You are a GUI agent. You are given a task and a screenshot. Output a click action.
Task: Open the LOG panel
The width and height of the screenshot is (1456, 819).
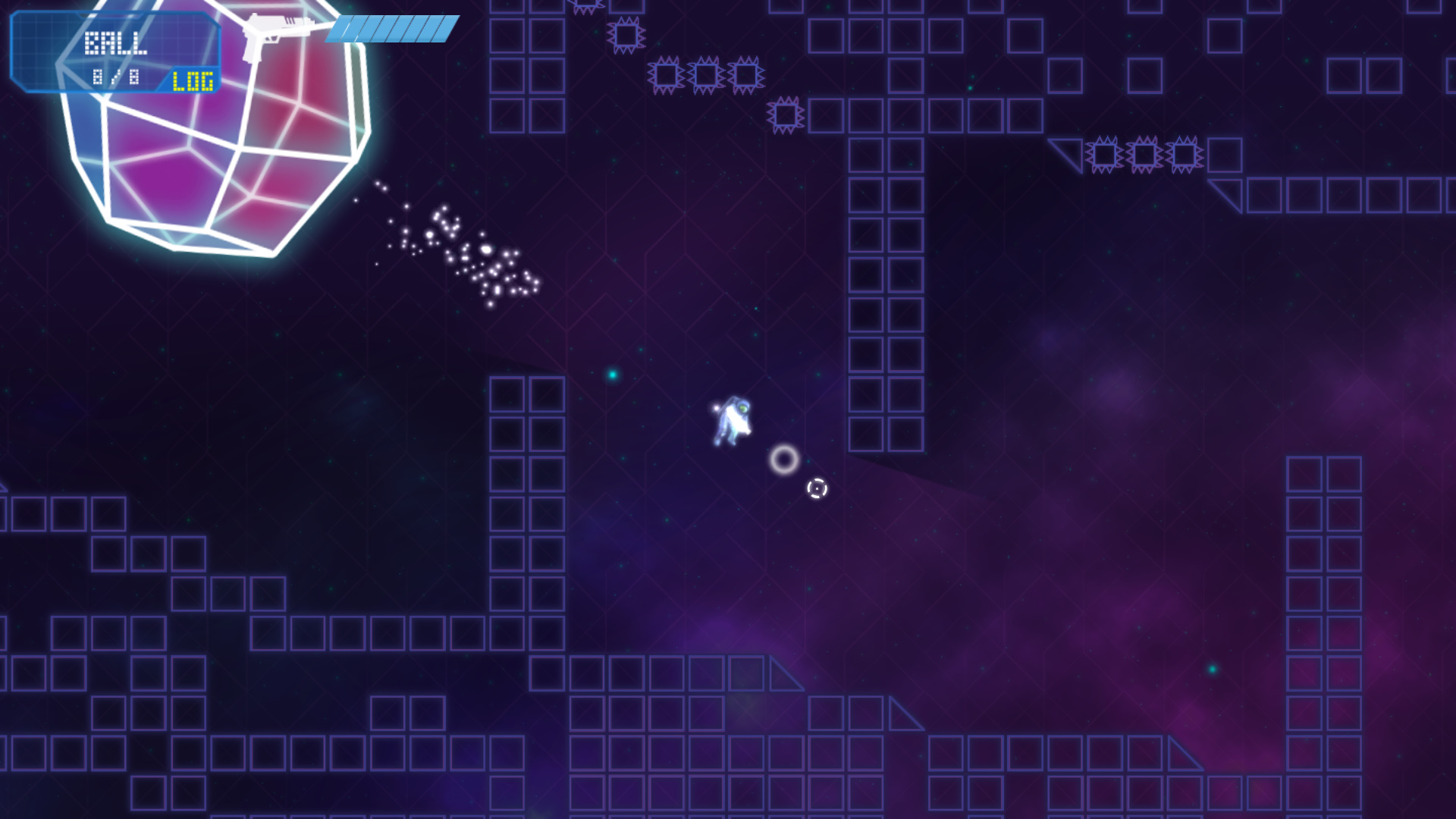point(192,80)
